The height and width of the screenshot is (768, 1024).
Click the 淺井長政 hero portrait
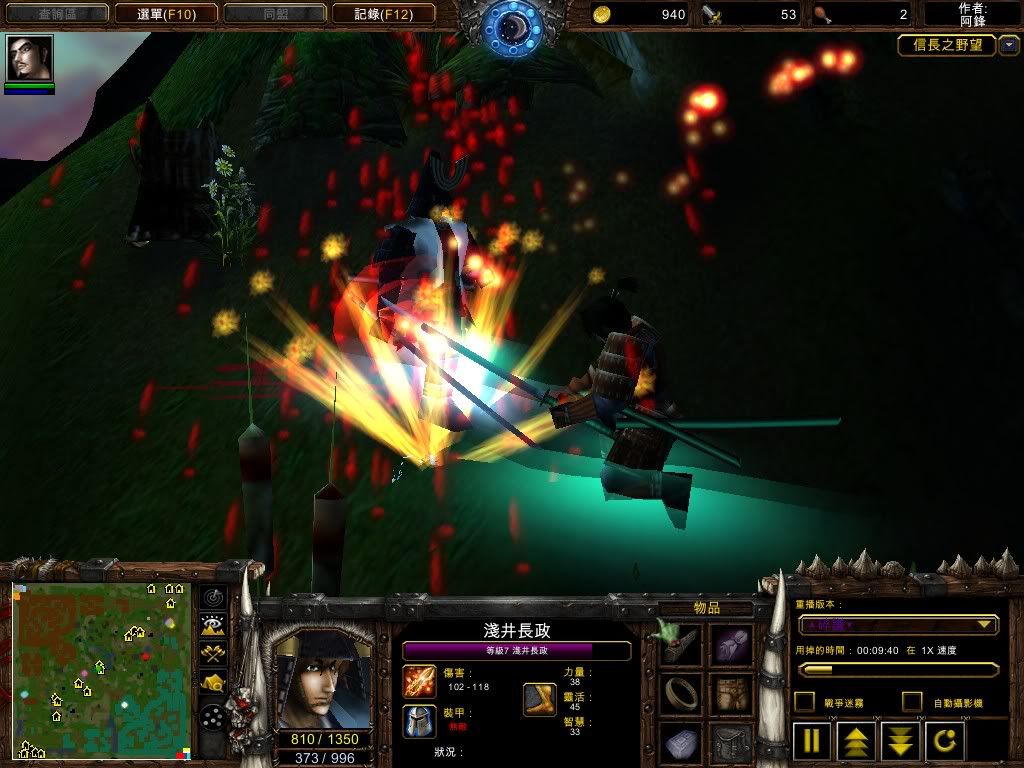[x=322, y=680]
